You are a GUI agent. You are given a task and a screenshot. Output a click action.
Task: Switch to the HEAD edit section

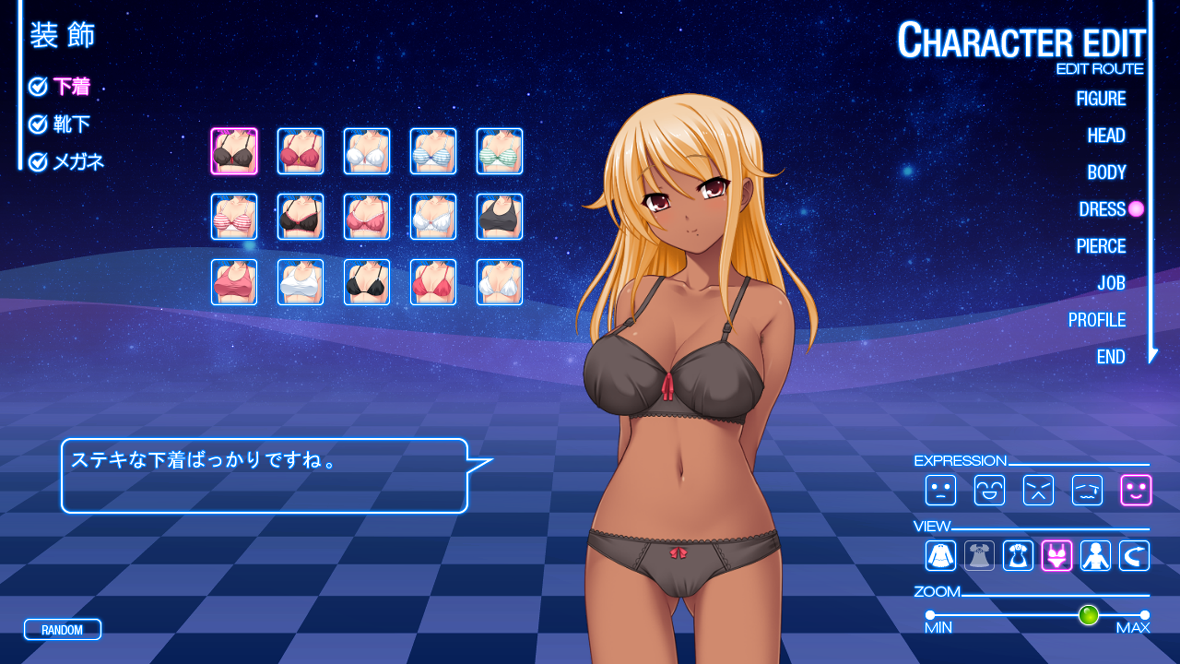tap(1106, 136)
